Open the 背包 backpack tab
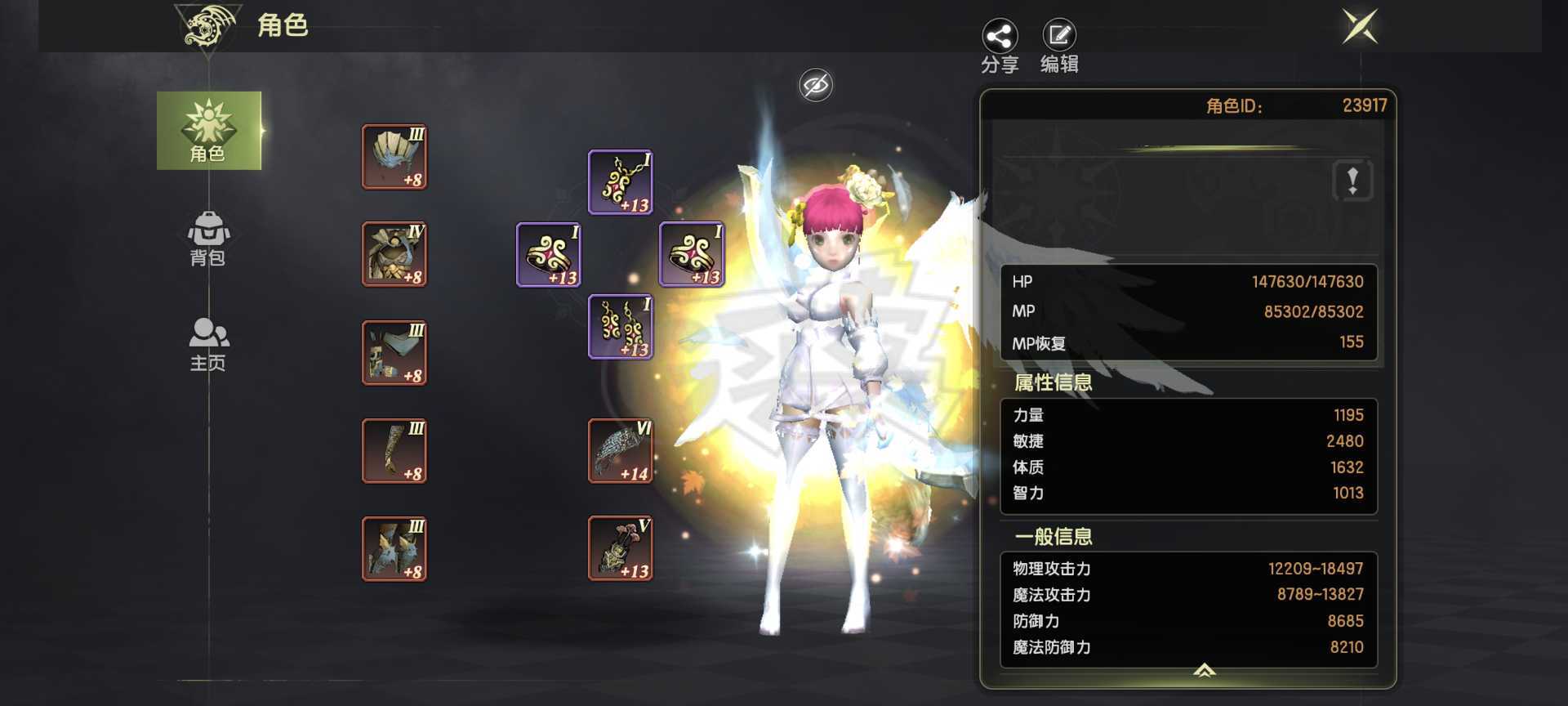 tap(208, 238)
